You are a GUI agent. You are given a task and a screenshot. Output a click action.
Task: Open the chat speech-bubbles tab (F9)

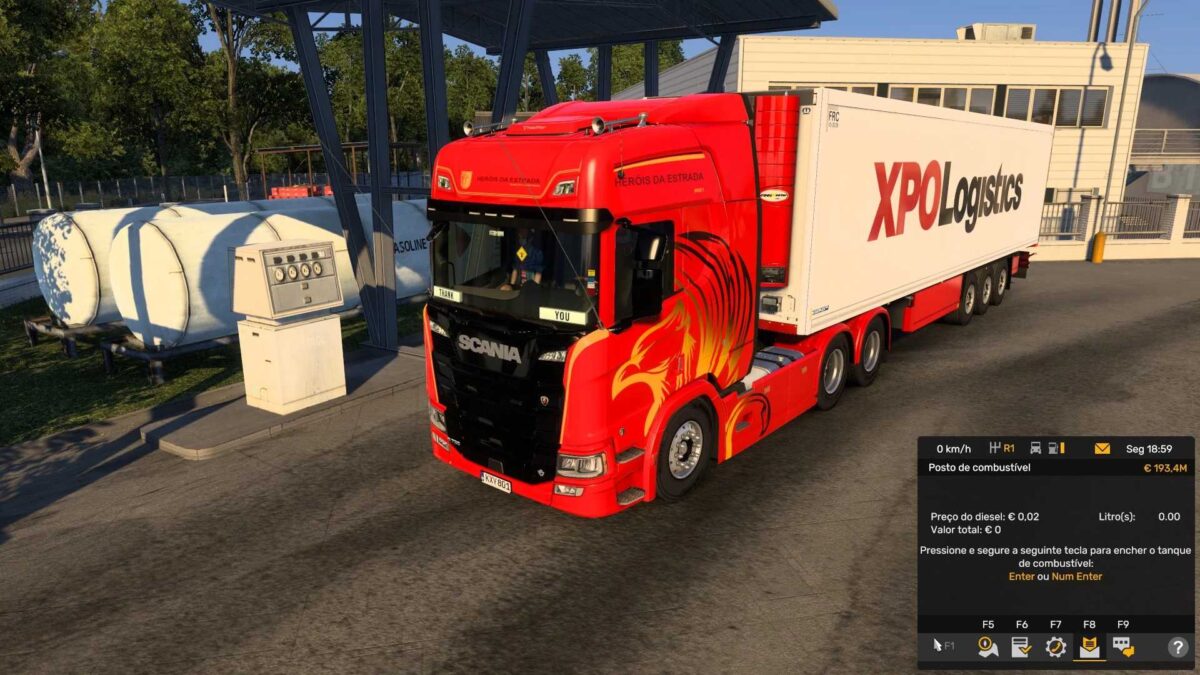click(x=1123, y=647)
